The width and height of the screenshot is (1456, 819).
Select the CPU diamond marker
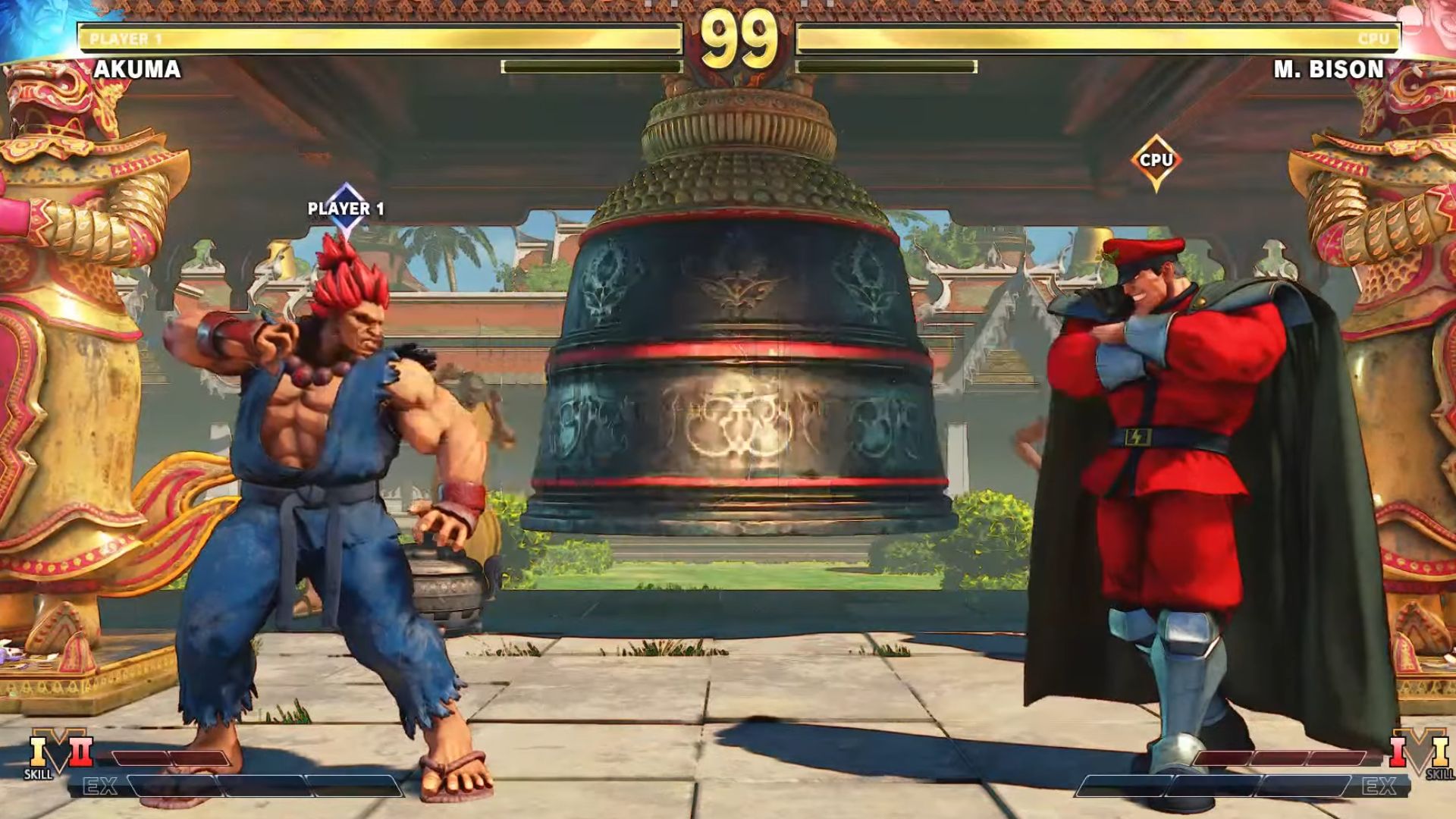click(x=1156, y=161)
